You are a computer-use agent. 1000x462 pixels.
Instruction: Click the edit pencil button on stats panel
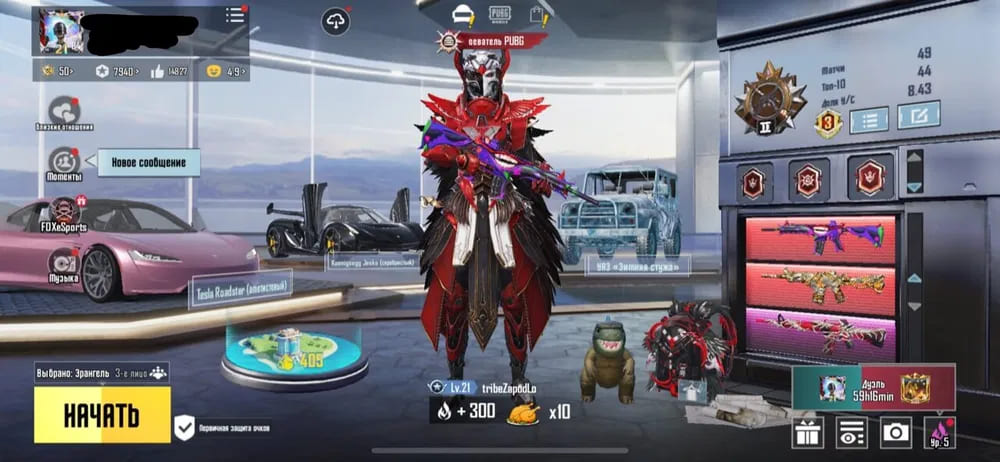917,116
